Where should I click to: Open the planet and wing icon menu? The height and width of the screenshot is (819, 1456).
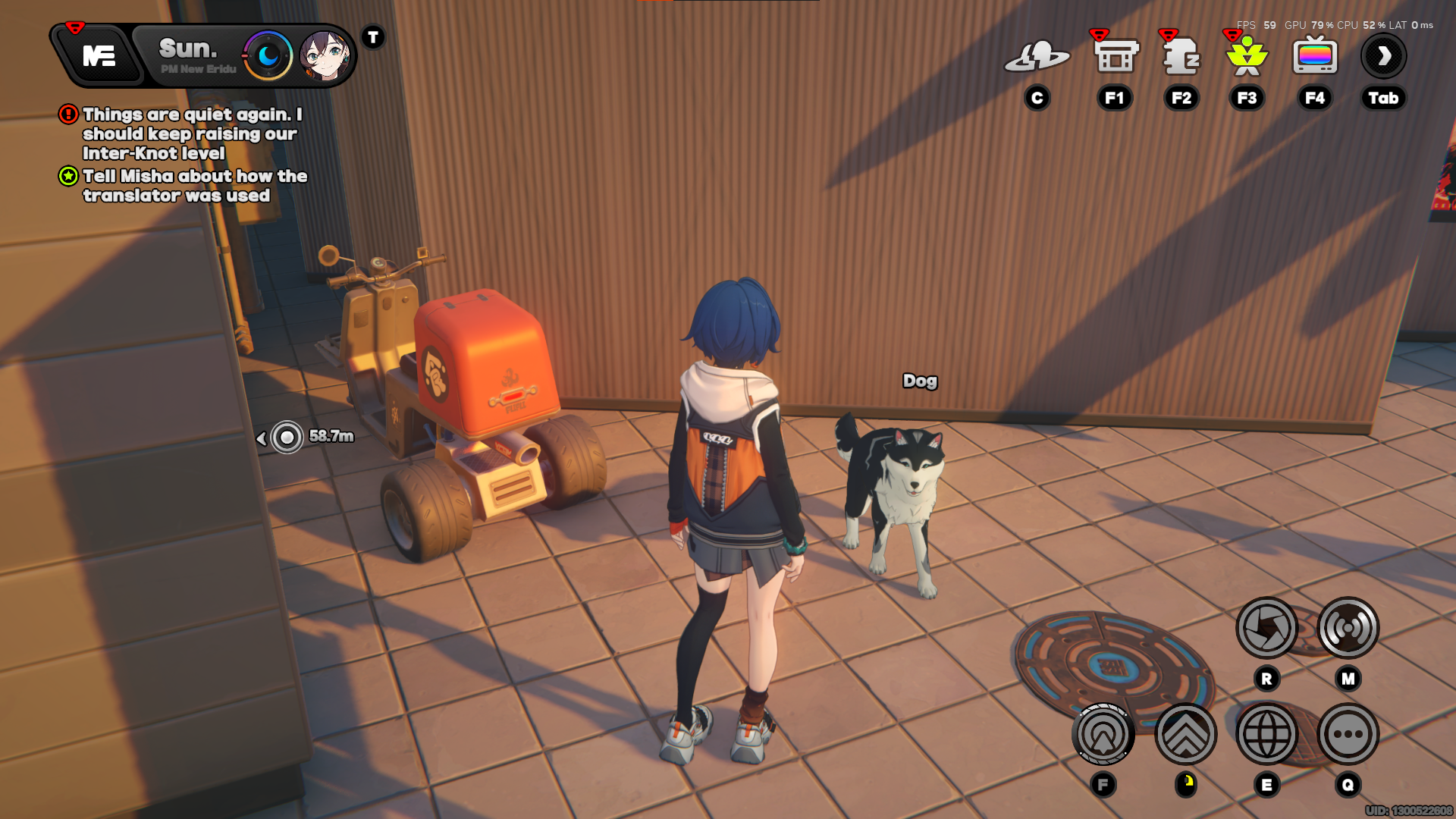coord(1037,57)
